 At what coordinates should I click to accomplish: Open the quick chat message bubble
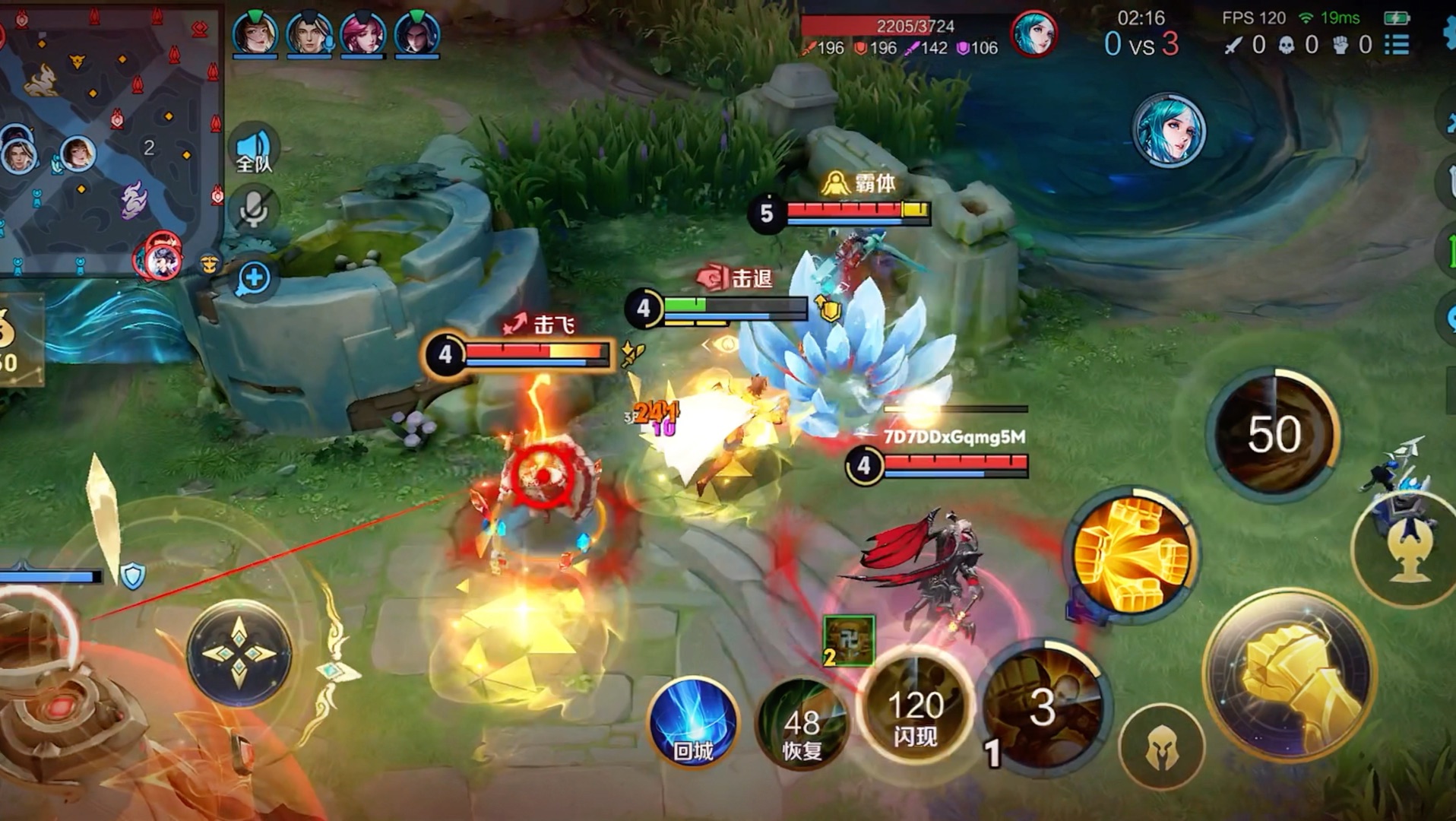click(253, 278)
